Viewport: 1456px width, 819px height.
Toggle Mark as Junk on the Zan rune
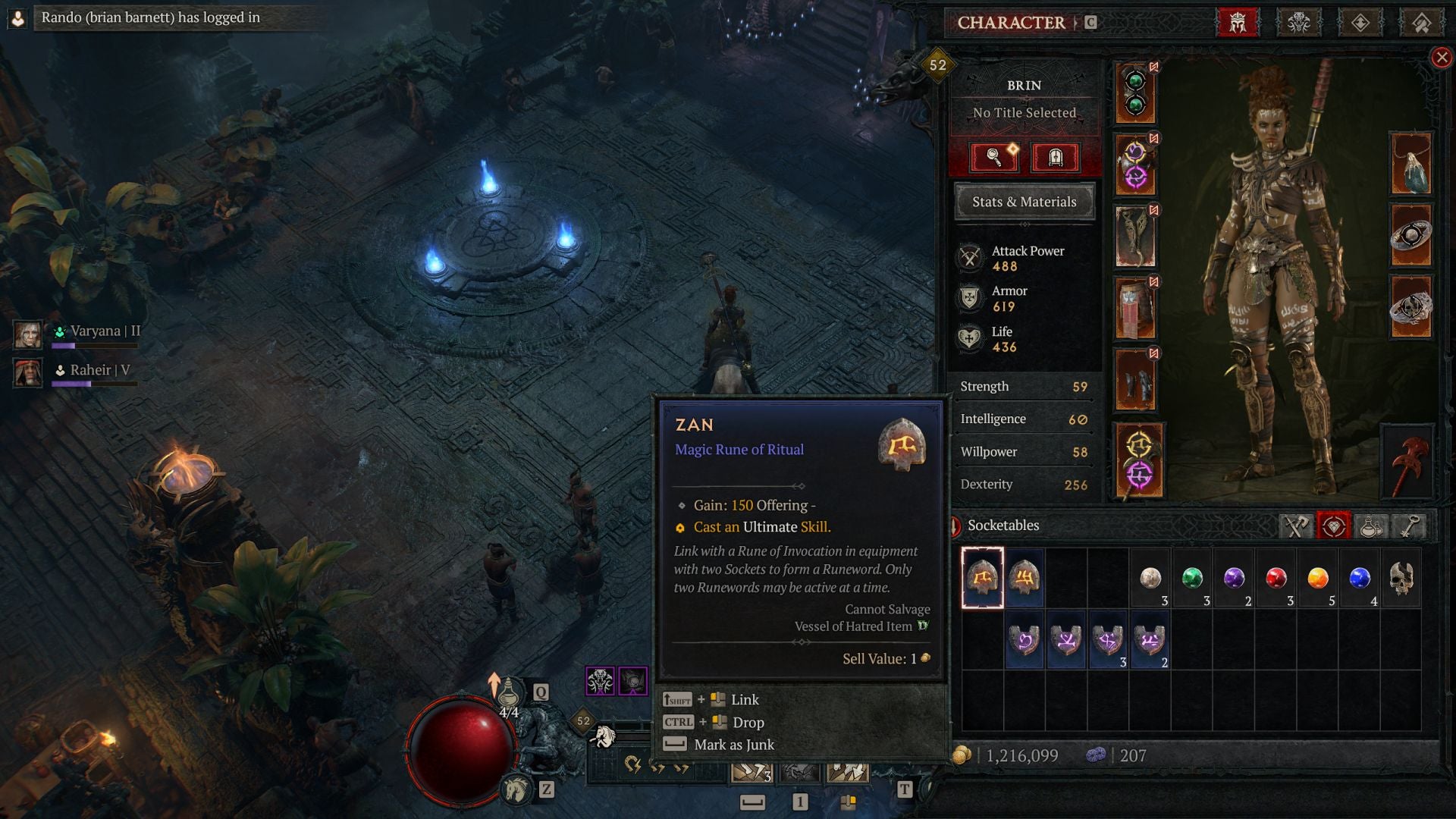point(733,745)
